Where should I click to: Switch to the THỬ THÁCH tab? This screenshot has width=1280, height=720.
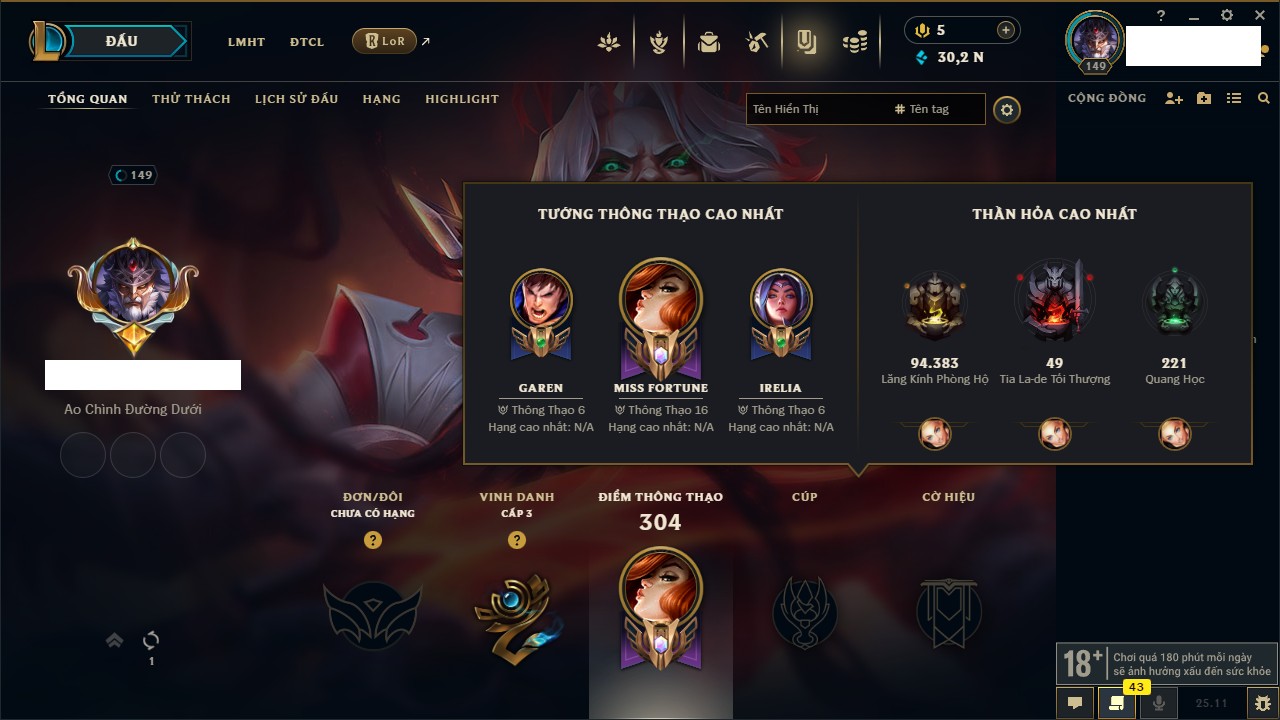[x=191, y=99]
